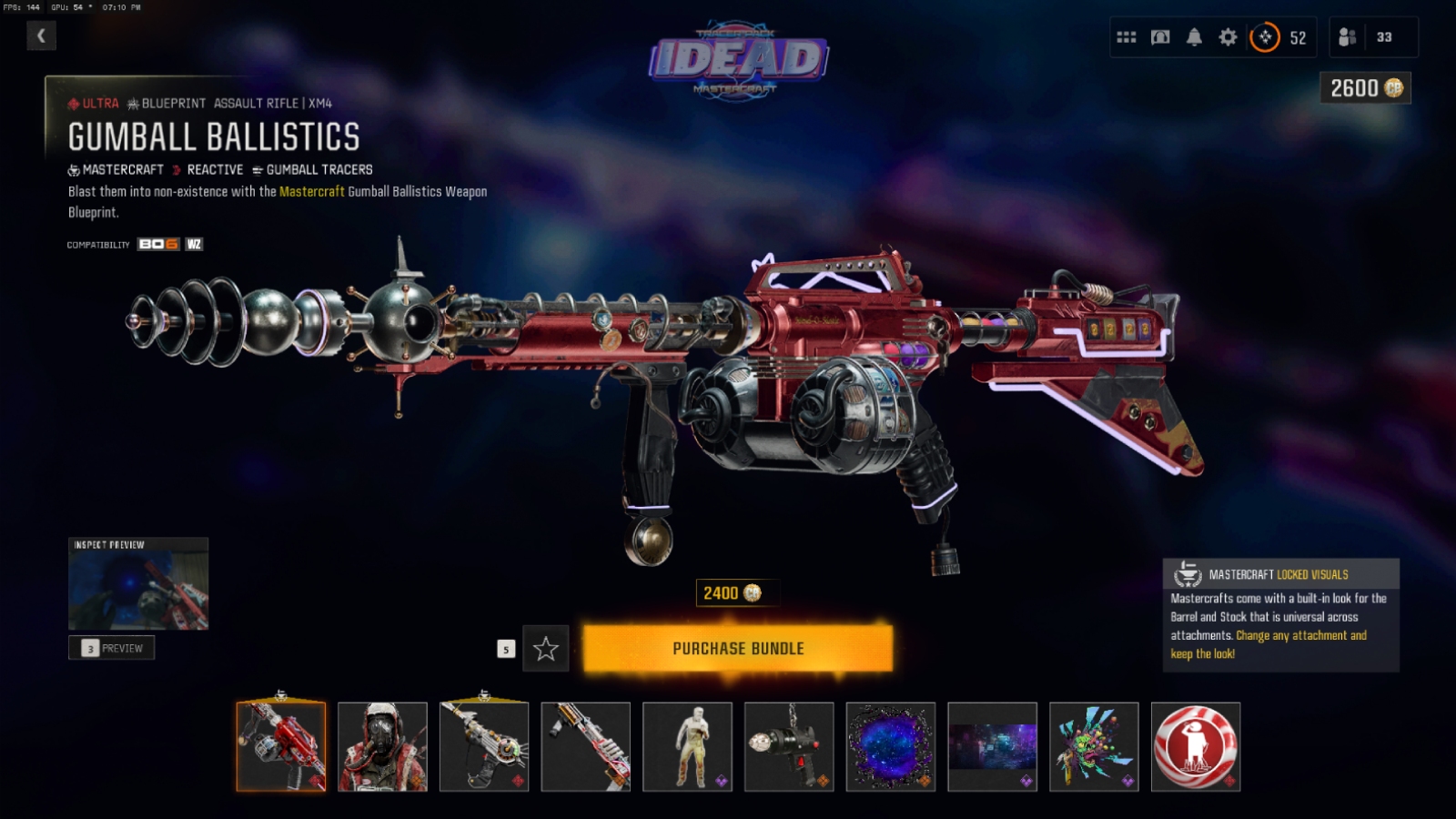This screenshot has width=1456, height=819.
Task: Click the battle pass token progress ring
Action: pyautogui.click(x=1264, y=37)
